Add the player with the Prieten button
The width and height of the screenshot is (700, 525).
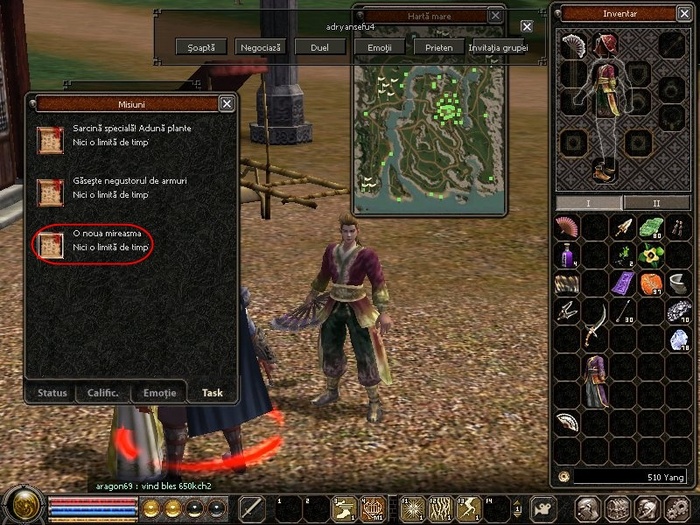tap(438, 47)
